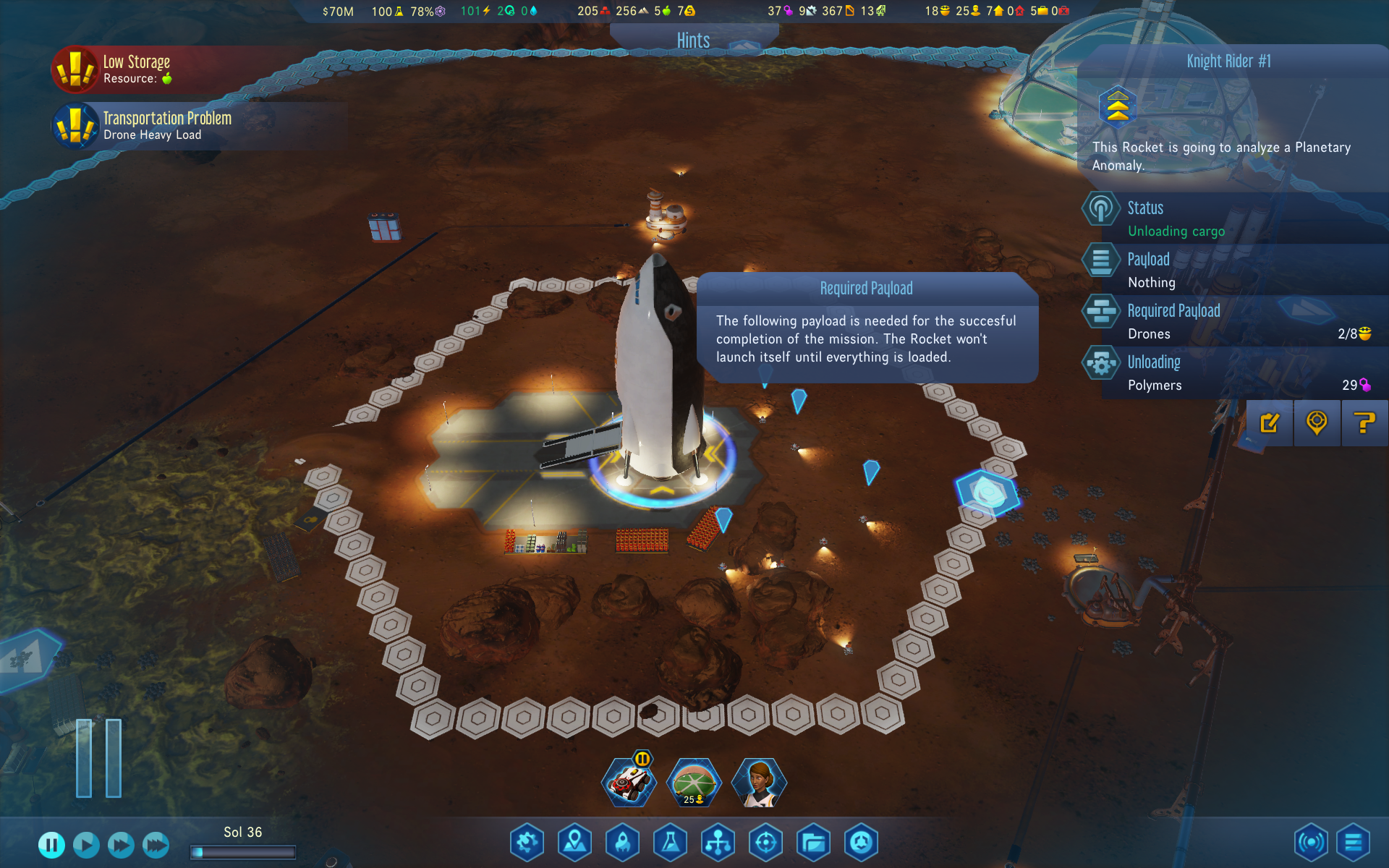This screenshot has width=1389, height=868.
Task: Open the Rocket management panel
Action: coord(623,842)
